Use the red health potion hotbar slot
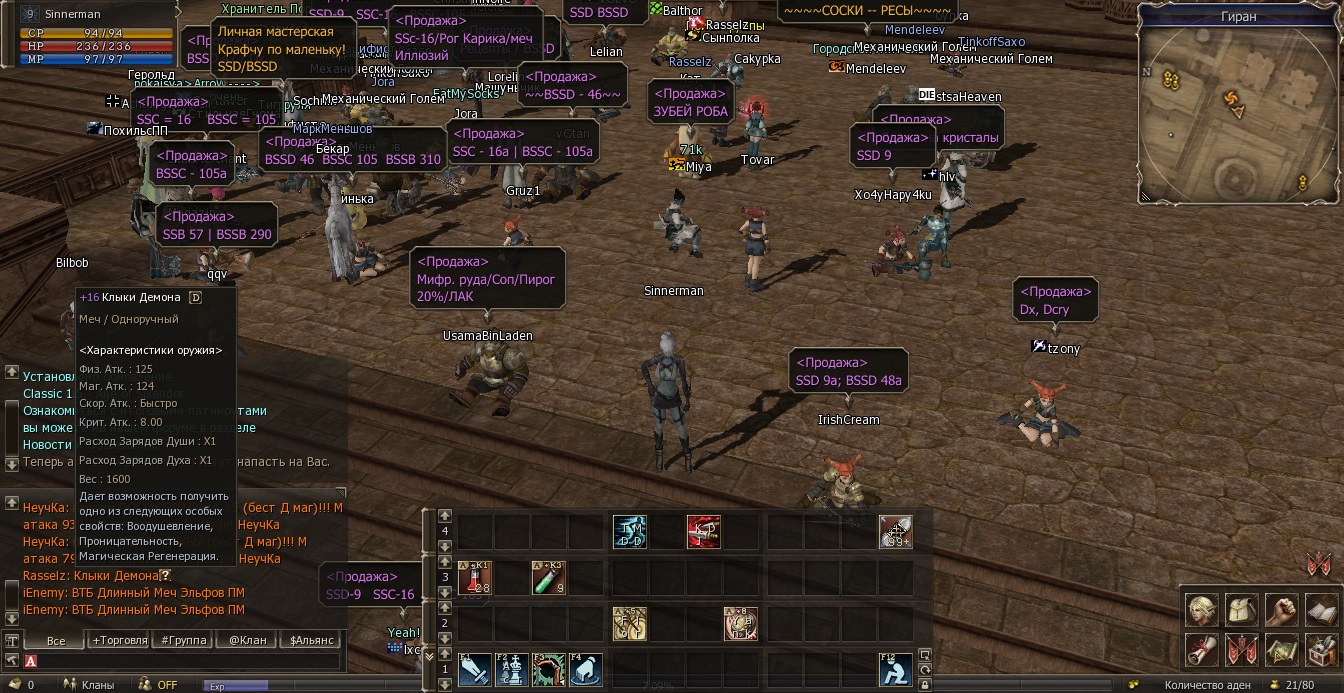Image resolution: width=1344 pixels, height=693 pixels. (x=475, y=578)
